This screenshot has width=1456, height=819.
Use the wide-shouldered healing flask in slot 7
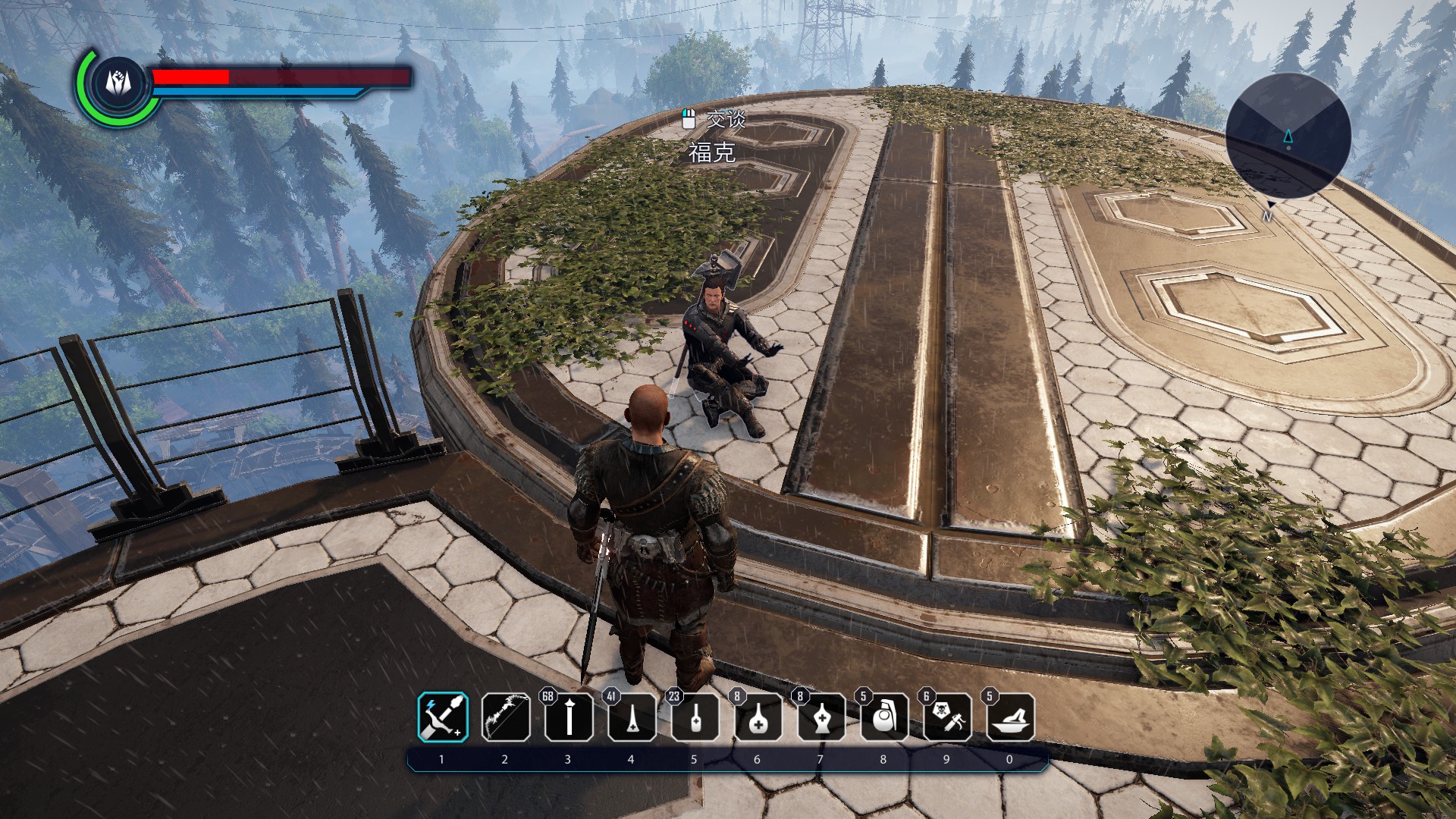click(821, 717)
